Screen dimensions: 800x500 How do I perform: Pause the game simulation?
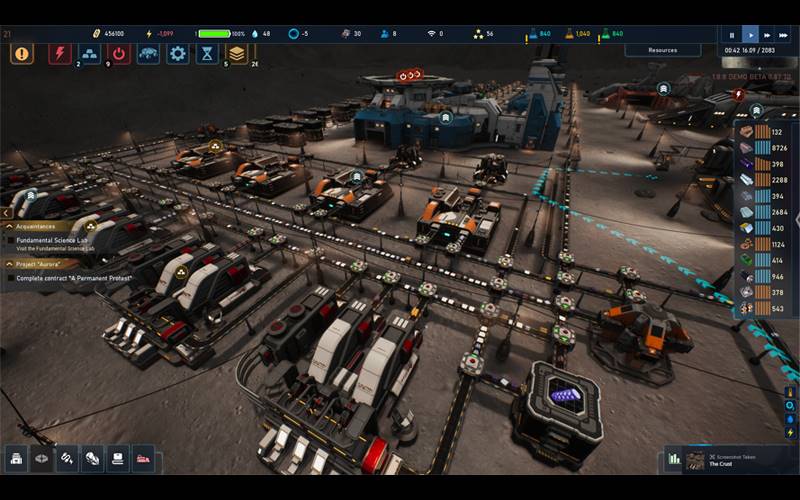tap(733, 34)
